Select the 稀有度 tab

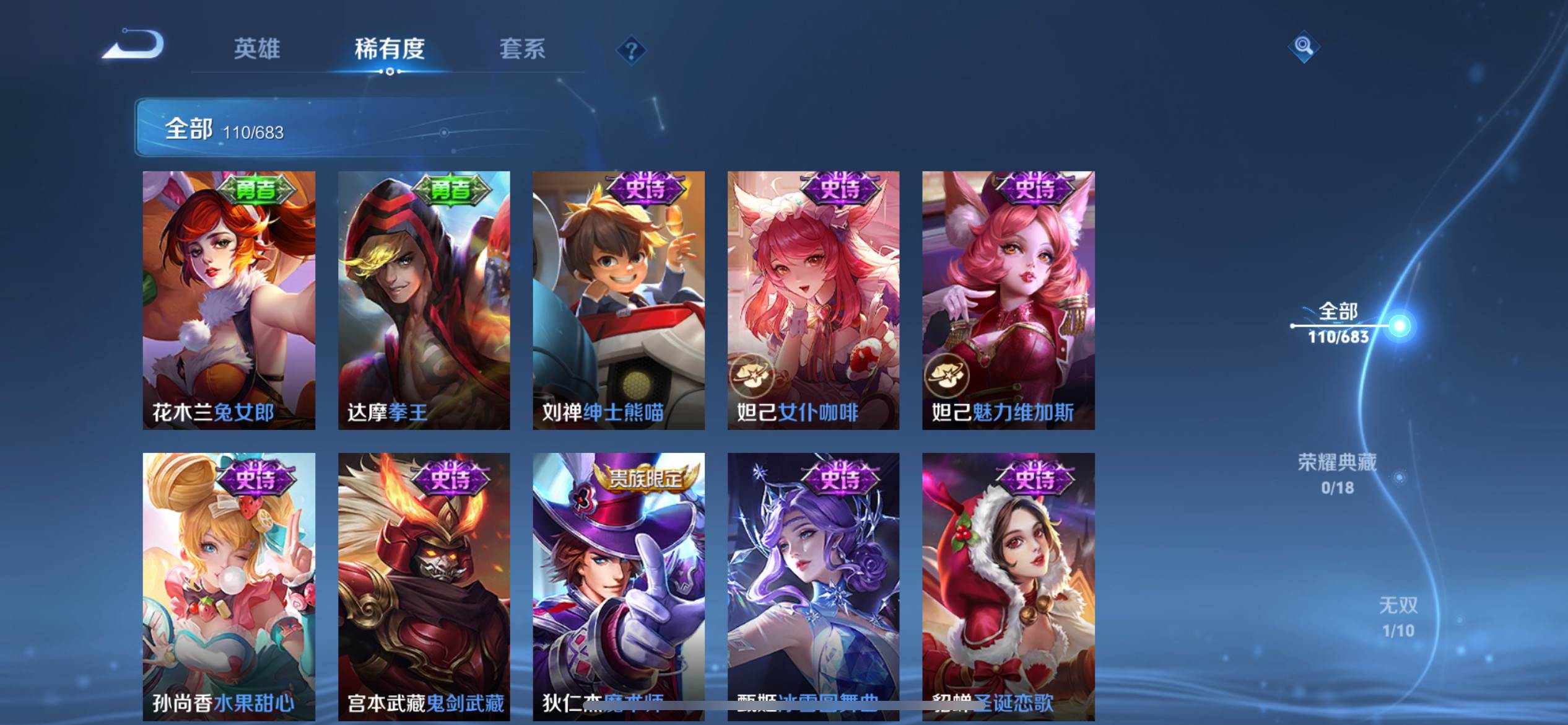pos(390,49)
